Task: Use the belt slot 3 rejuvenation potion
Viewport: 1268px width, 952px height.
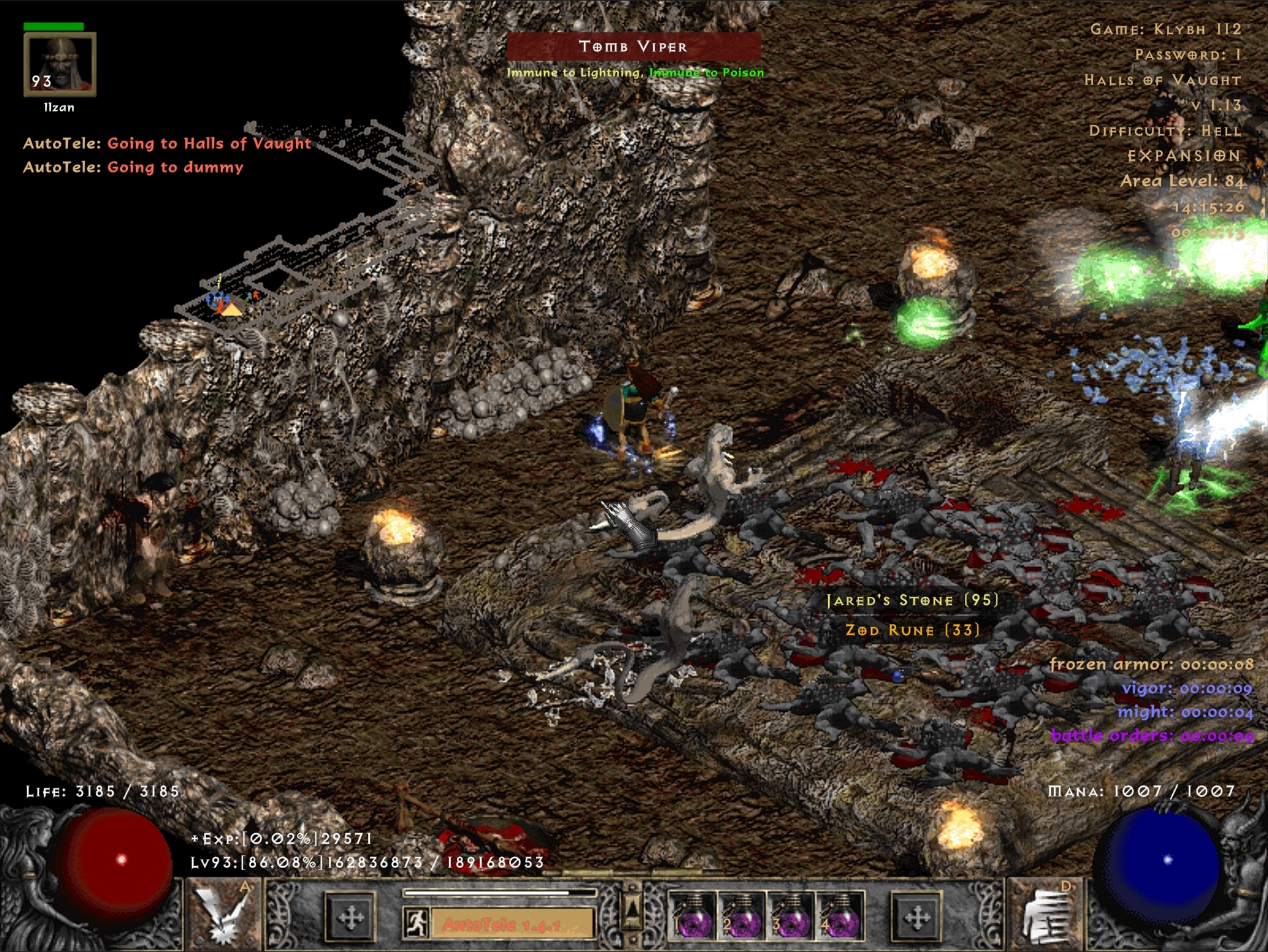Action: 791,916
